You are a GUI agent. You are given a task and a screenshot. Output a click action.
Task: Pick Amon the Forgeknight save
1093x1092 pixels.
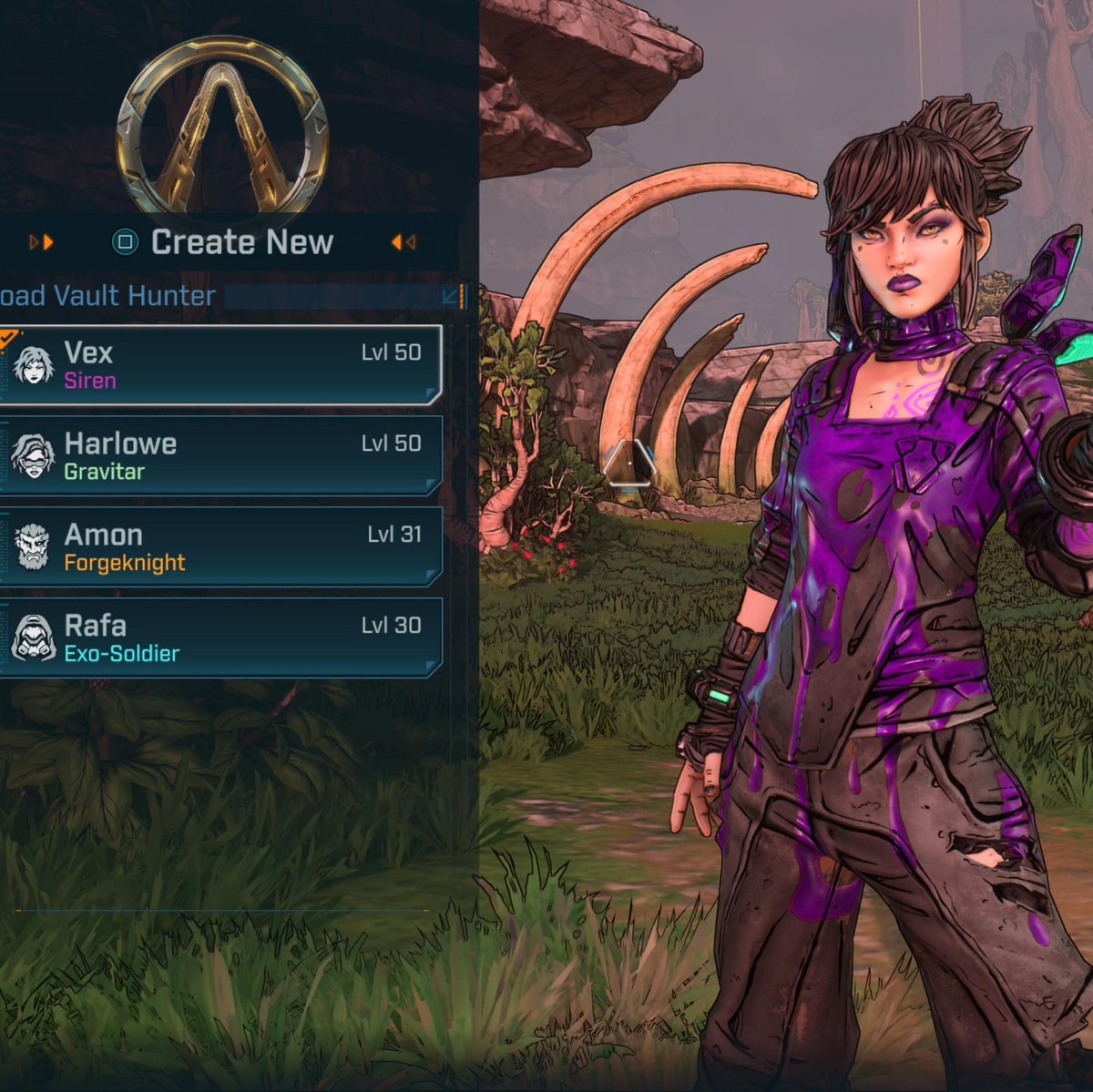(x=220, y=546)
